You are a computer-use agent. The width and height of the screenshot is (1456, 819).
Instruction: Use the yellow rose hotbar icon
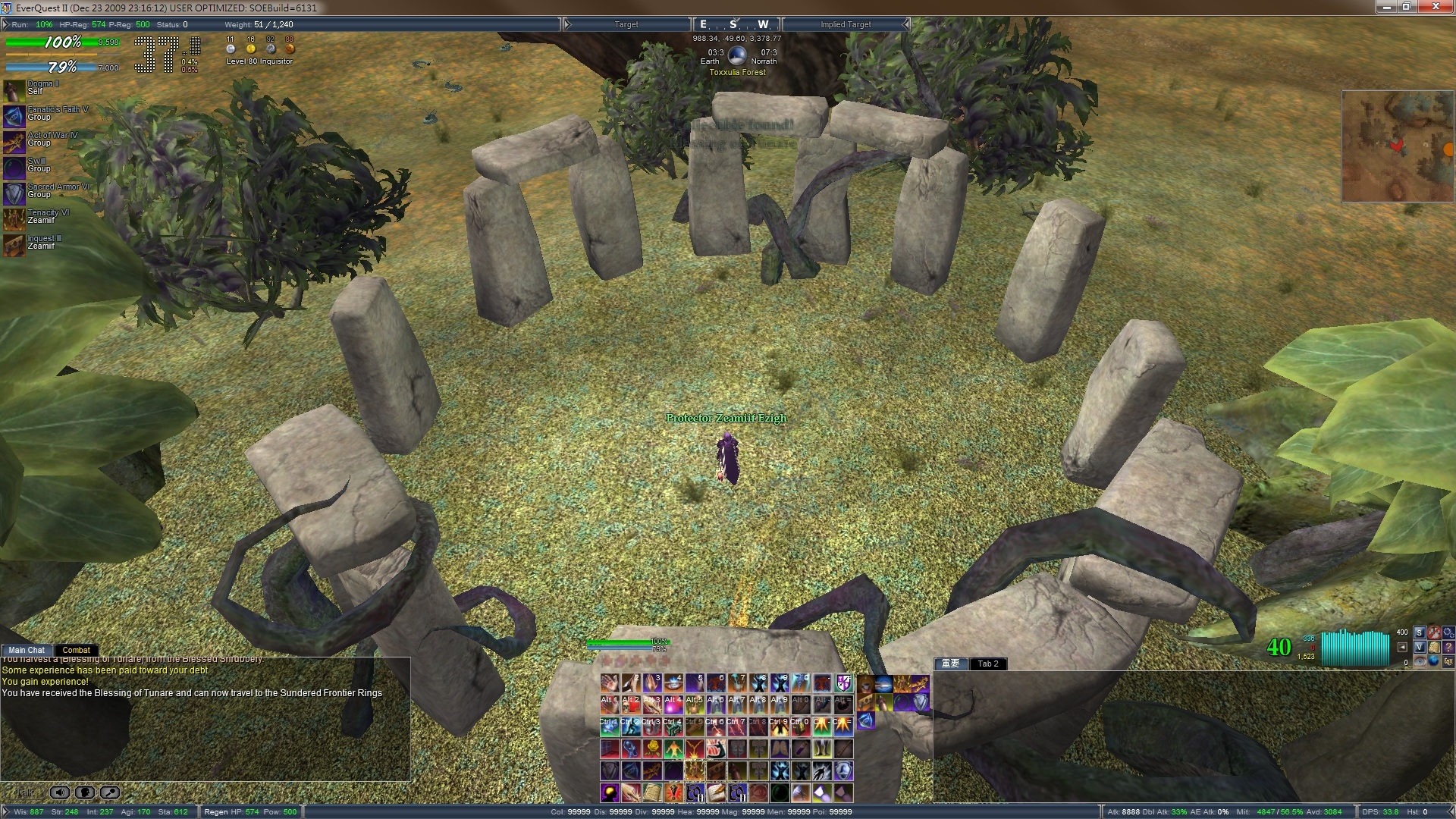click(652, 749)
